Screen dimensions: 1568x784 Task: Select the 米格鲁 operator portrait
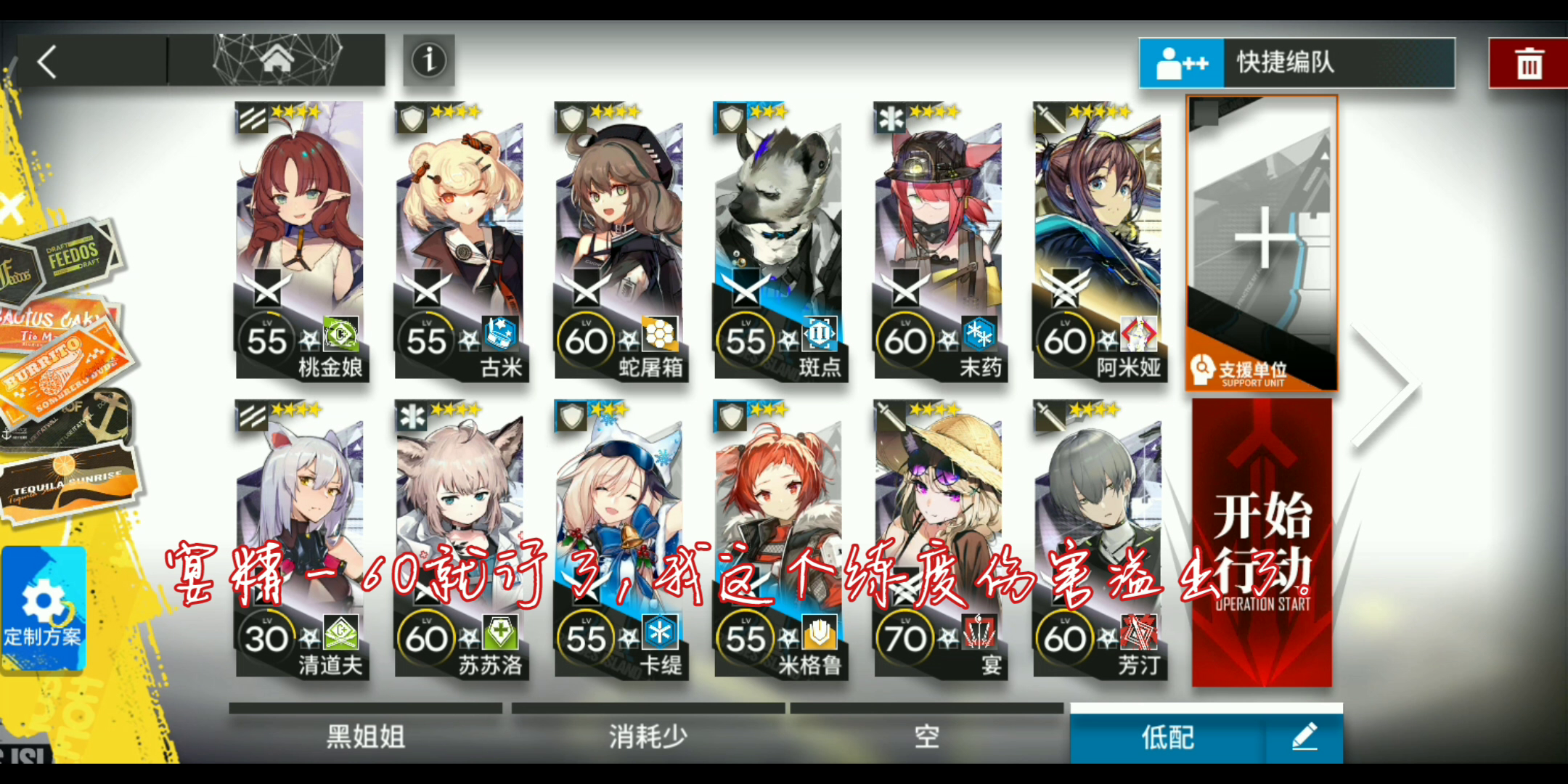pos(779,508)
